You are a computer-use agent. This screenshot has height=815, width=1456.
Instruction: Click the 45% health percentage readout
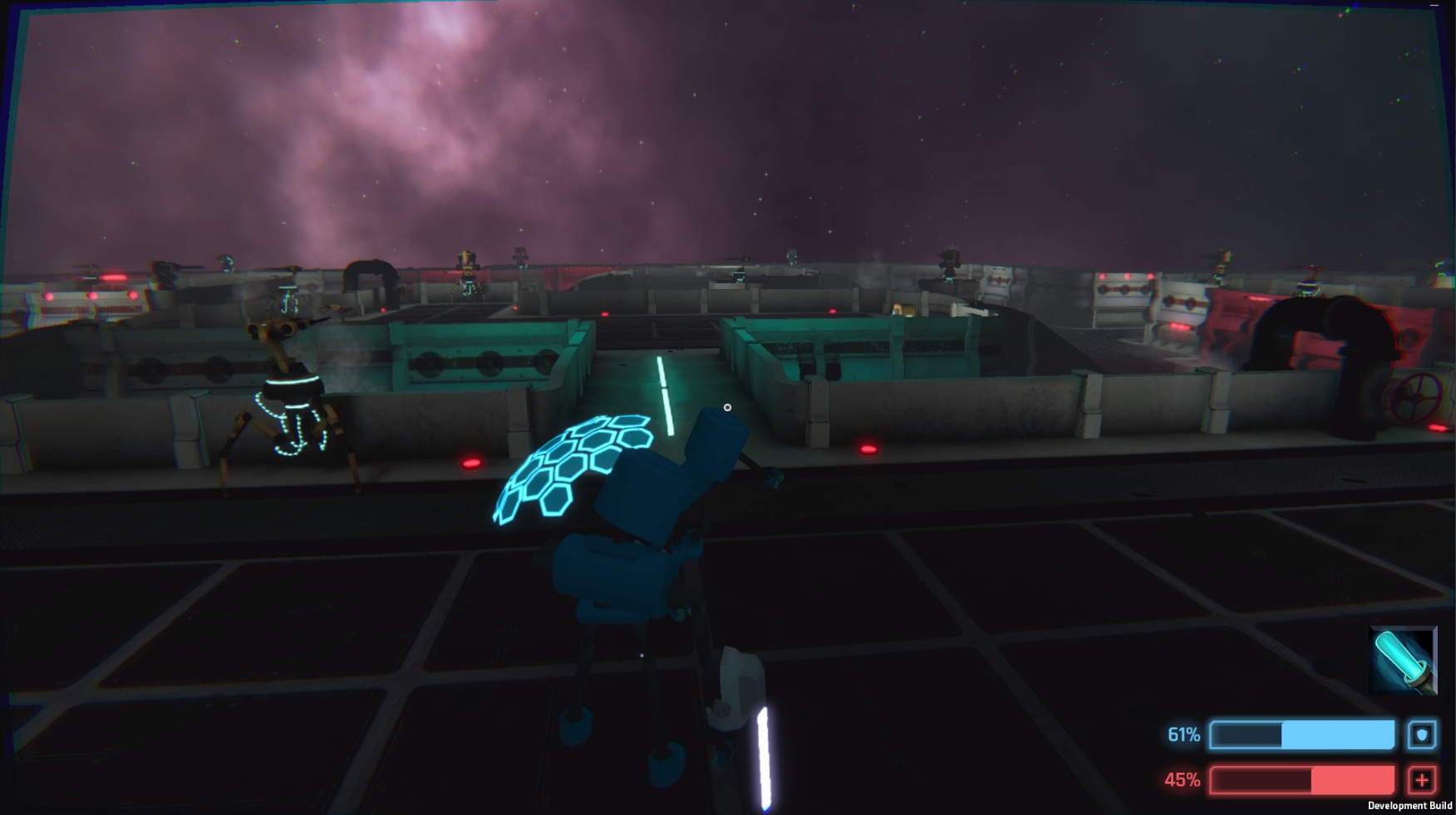[x=1183, y=780]
